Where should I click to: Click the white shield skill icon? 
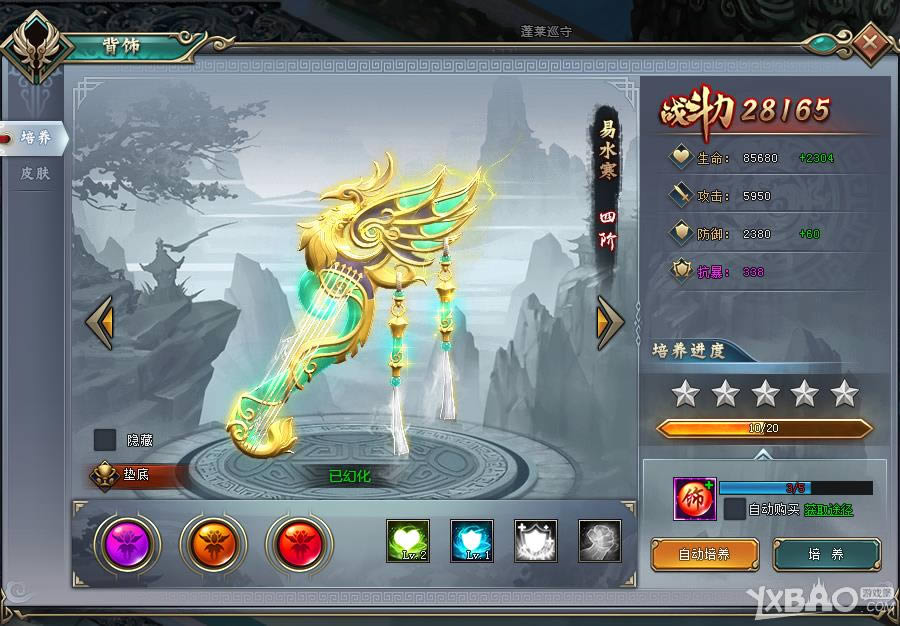pyautogui.click(x=535, y=541)
